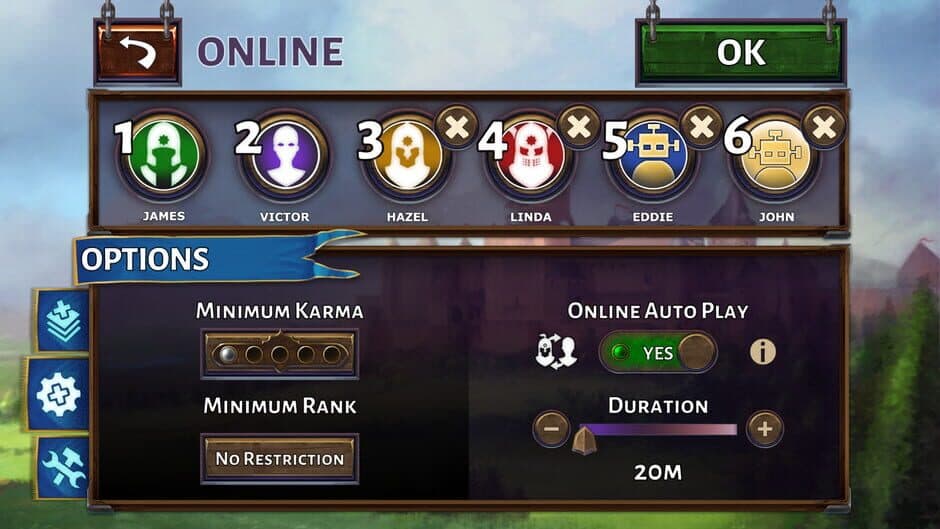Toggle Online Auto Play switch
This screenshot has height=529, width=940.
658,353
